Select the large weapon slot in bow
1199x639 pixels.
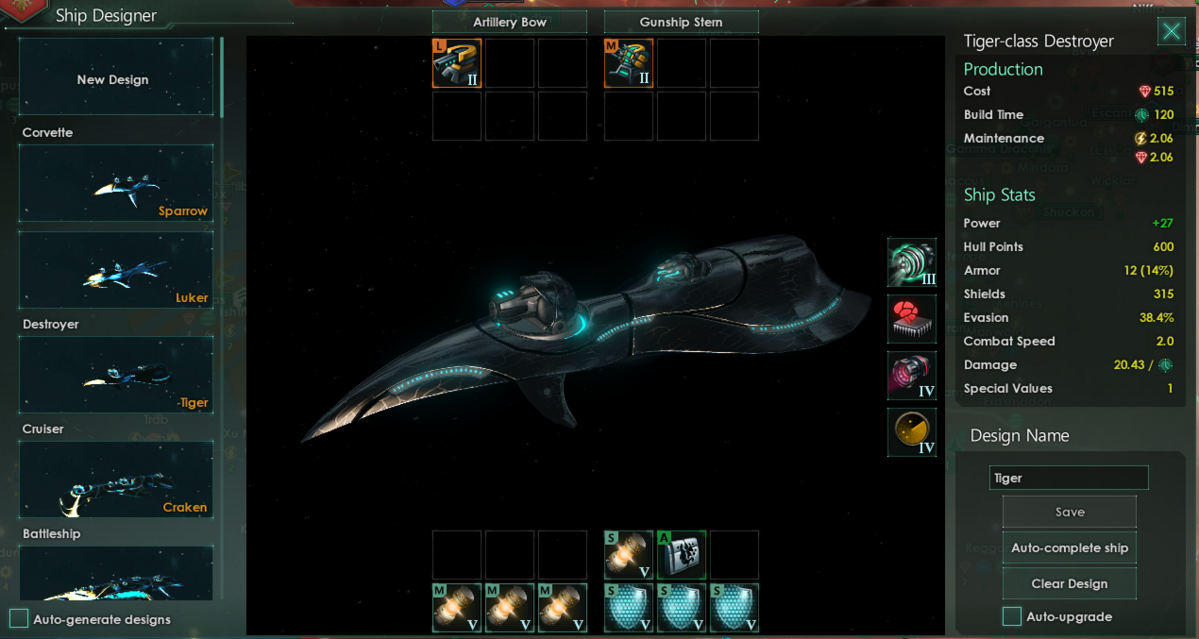pos(457,64)
